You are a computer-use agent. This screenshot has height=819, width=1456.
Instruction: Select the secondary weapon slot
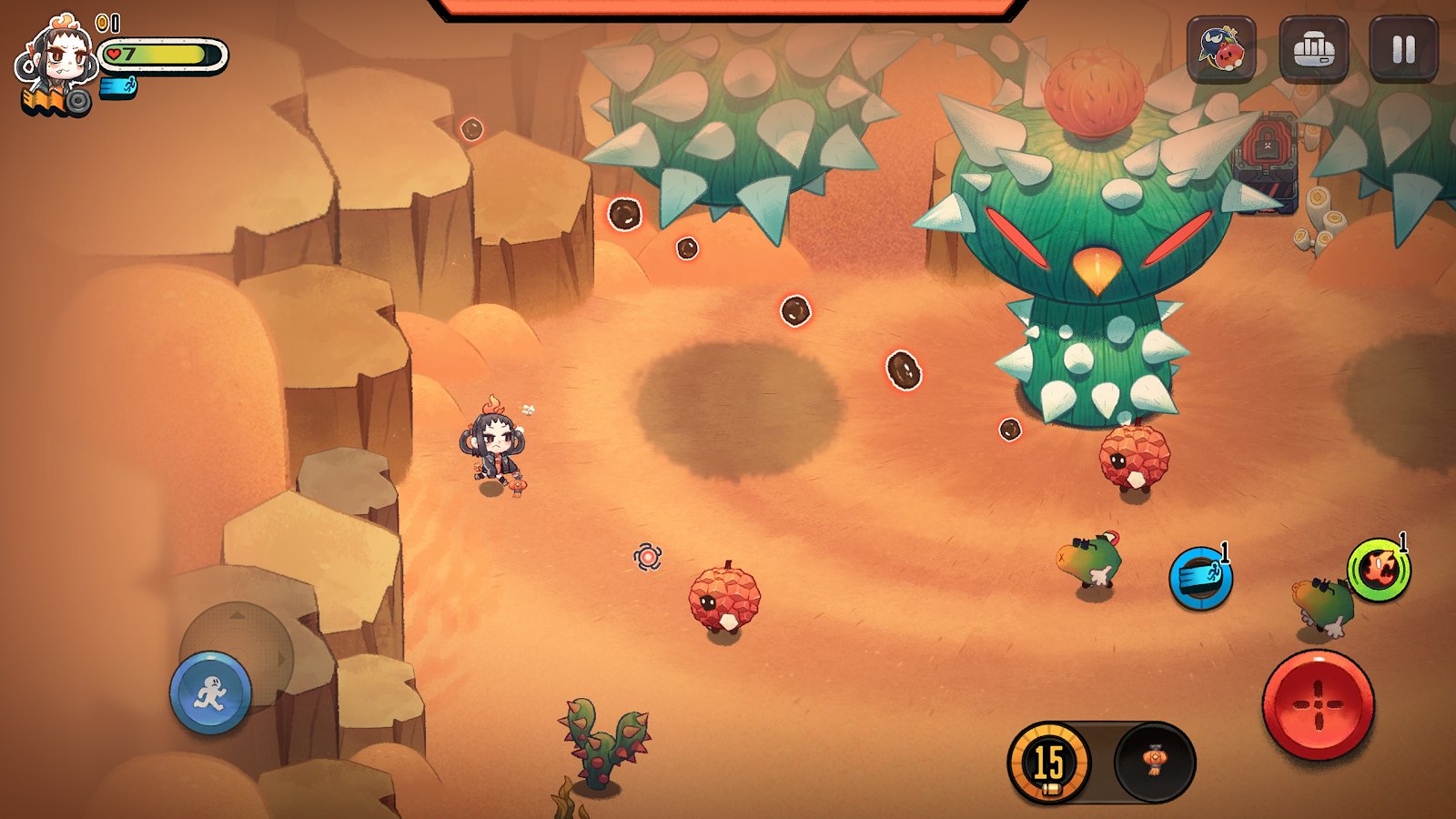(1154, 763)
